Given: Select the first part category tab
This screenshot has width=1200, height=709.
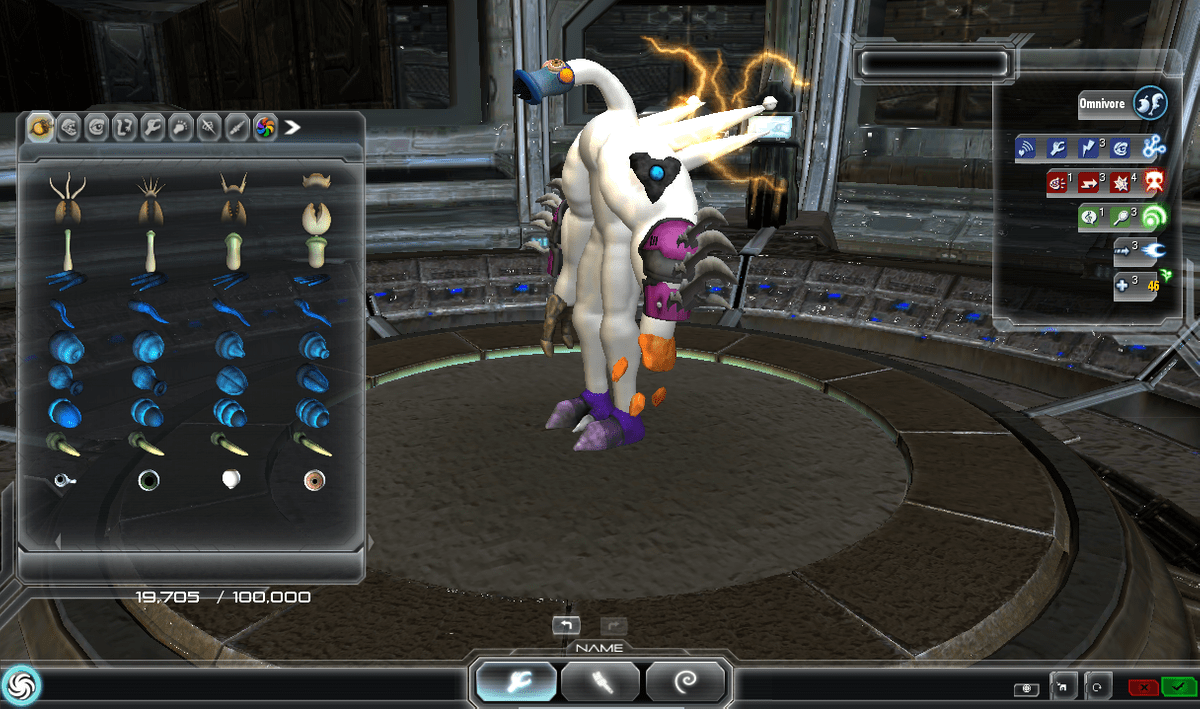Looking at the screenshot, I should tap(42, 127).
